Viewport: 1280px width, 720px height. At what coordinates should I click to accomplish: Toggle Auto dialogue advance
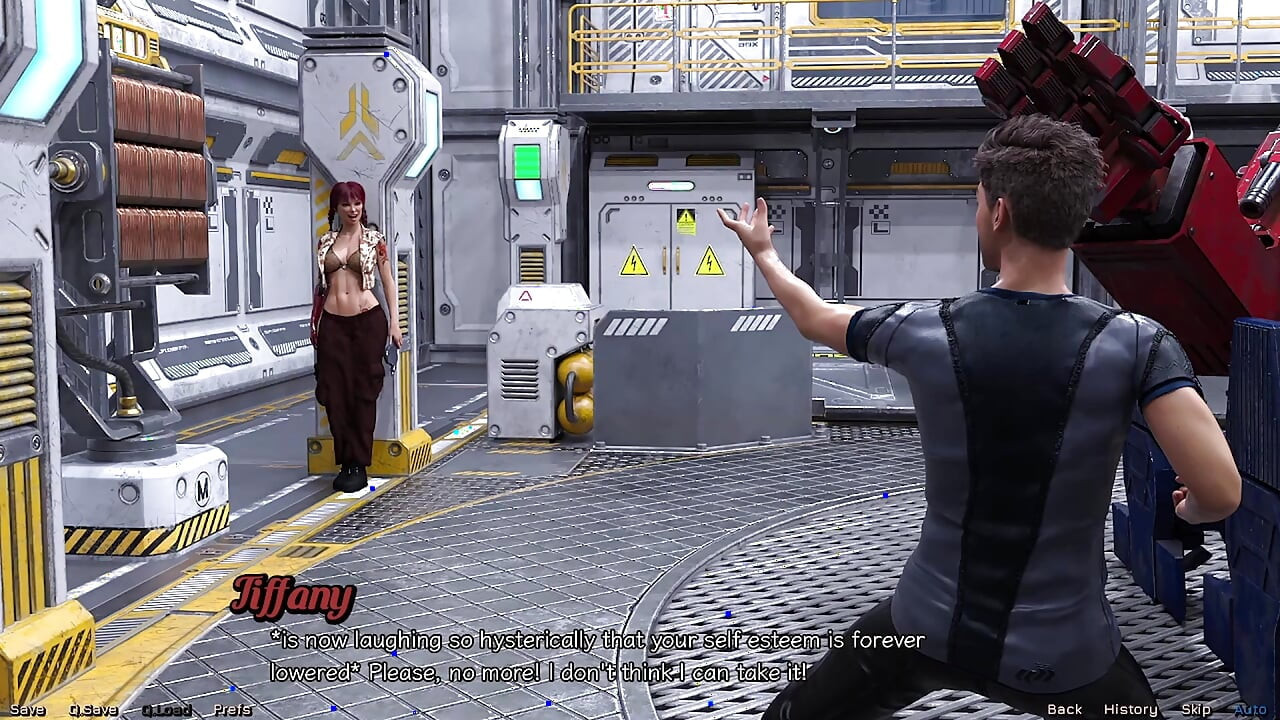pos(1250,709)
